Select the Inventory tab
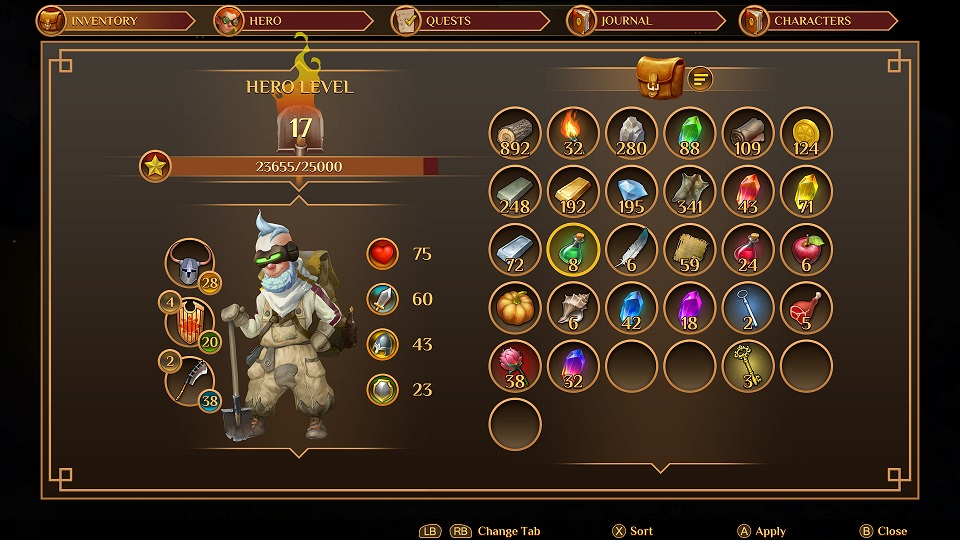The width and height of the screenshot is (960, 540). pyautogui.click(x=103, y=20)
